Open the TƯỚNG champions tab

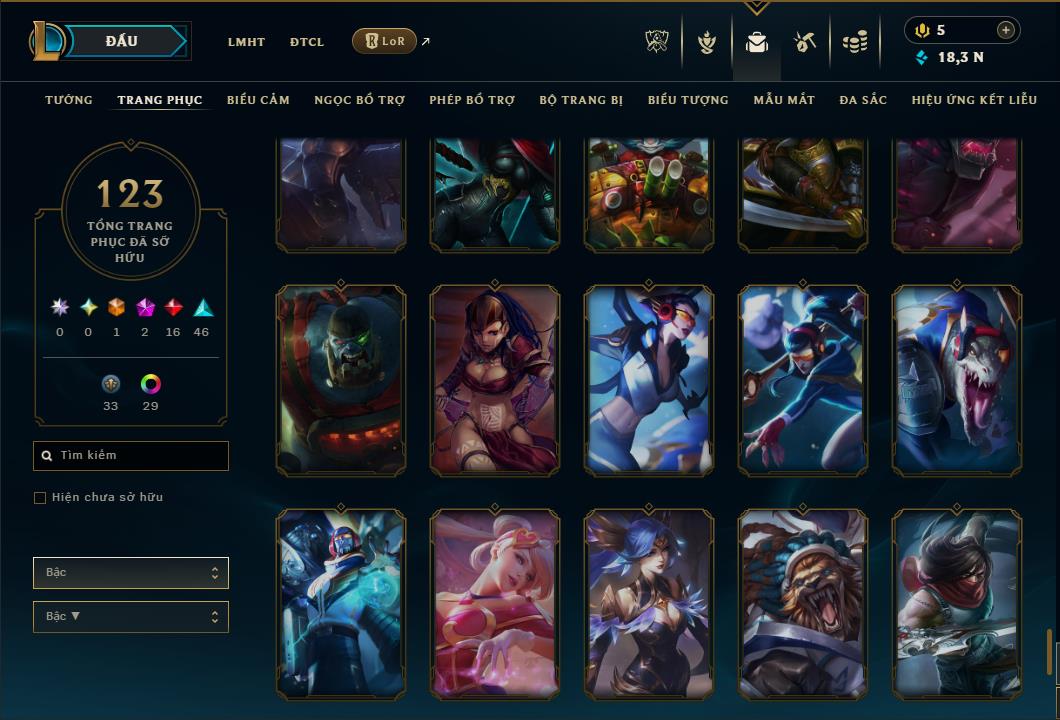(x=69, y=100)
